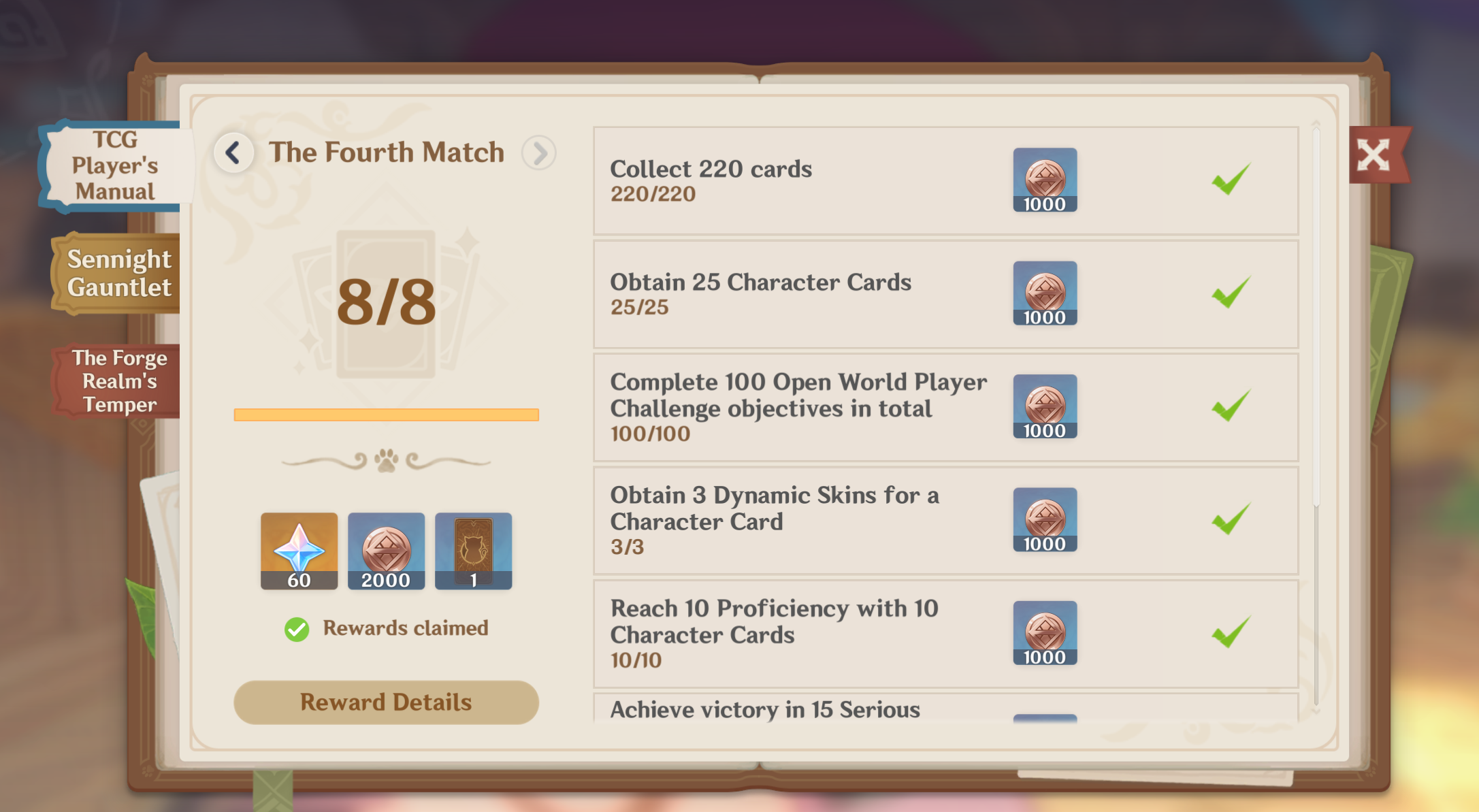The height and width of the screenshot is (812, 1479).
Task: Click the orange progress bar under 8/8
Action: click(x=386, y=414)
